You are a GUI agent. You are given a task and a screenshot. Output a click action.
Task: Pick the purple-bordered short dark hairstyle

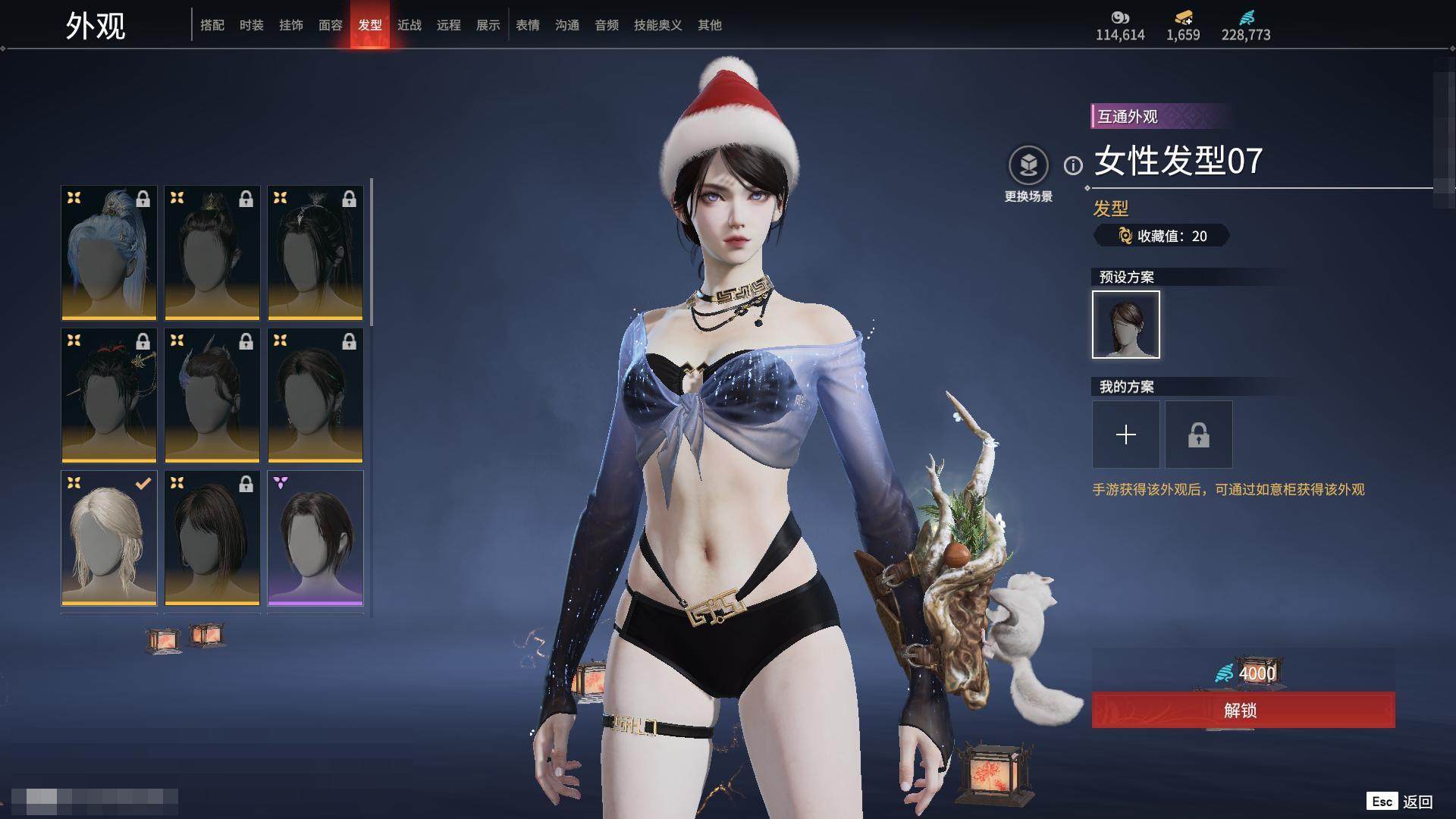(x=315, y=538)
